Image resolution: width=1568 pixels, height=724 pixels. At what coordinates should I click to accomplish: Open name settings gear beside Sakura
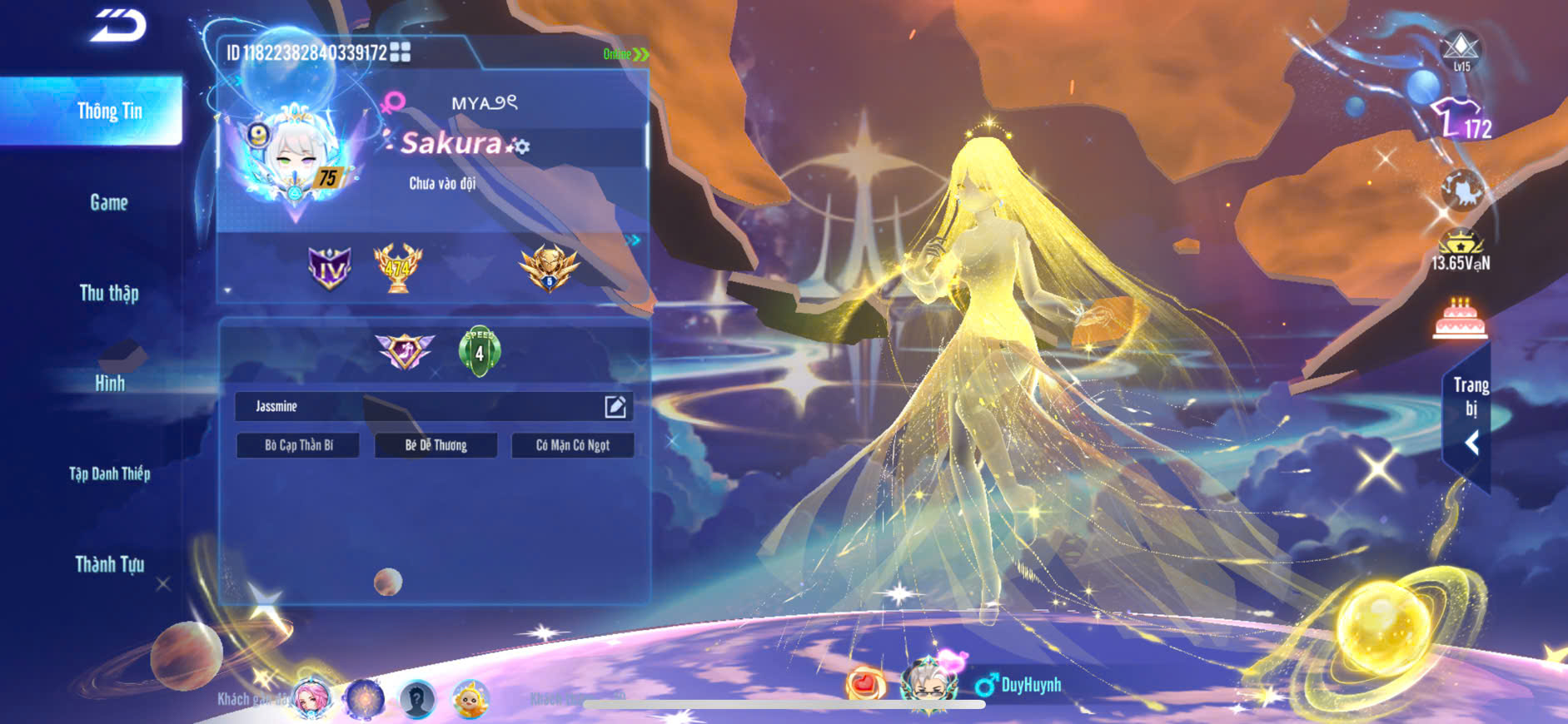pyautogui.click(x=520, y=146)
